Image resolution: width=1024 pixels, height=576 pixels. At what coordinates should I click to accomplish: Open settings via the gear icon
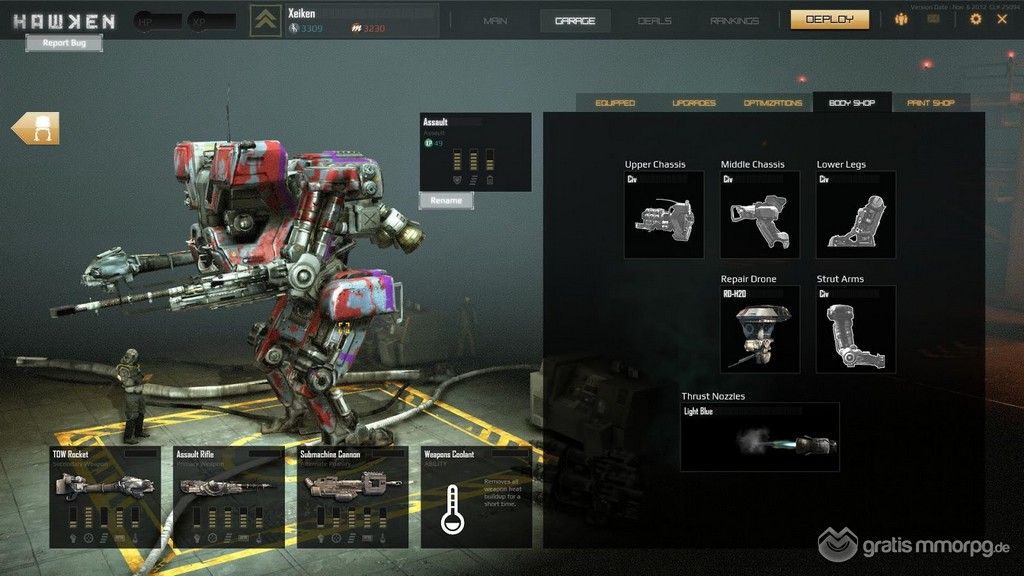click(x=976, y=19)
